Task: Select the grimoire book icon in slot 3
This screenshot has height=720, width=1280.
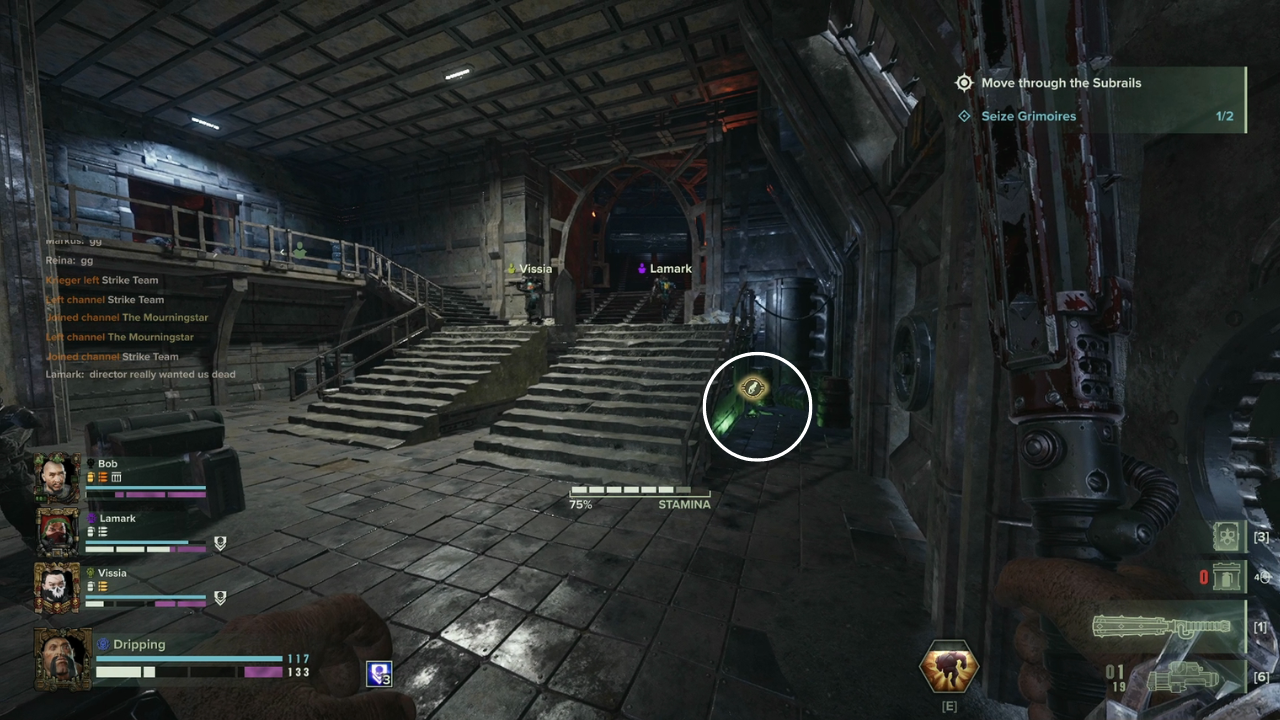Action: [x=1226, y=538]
